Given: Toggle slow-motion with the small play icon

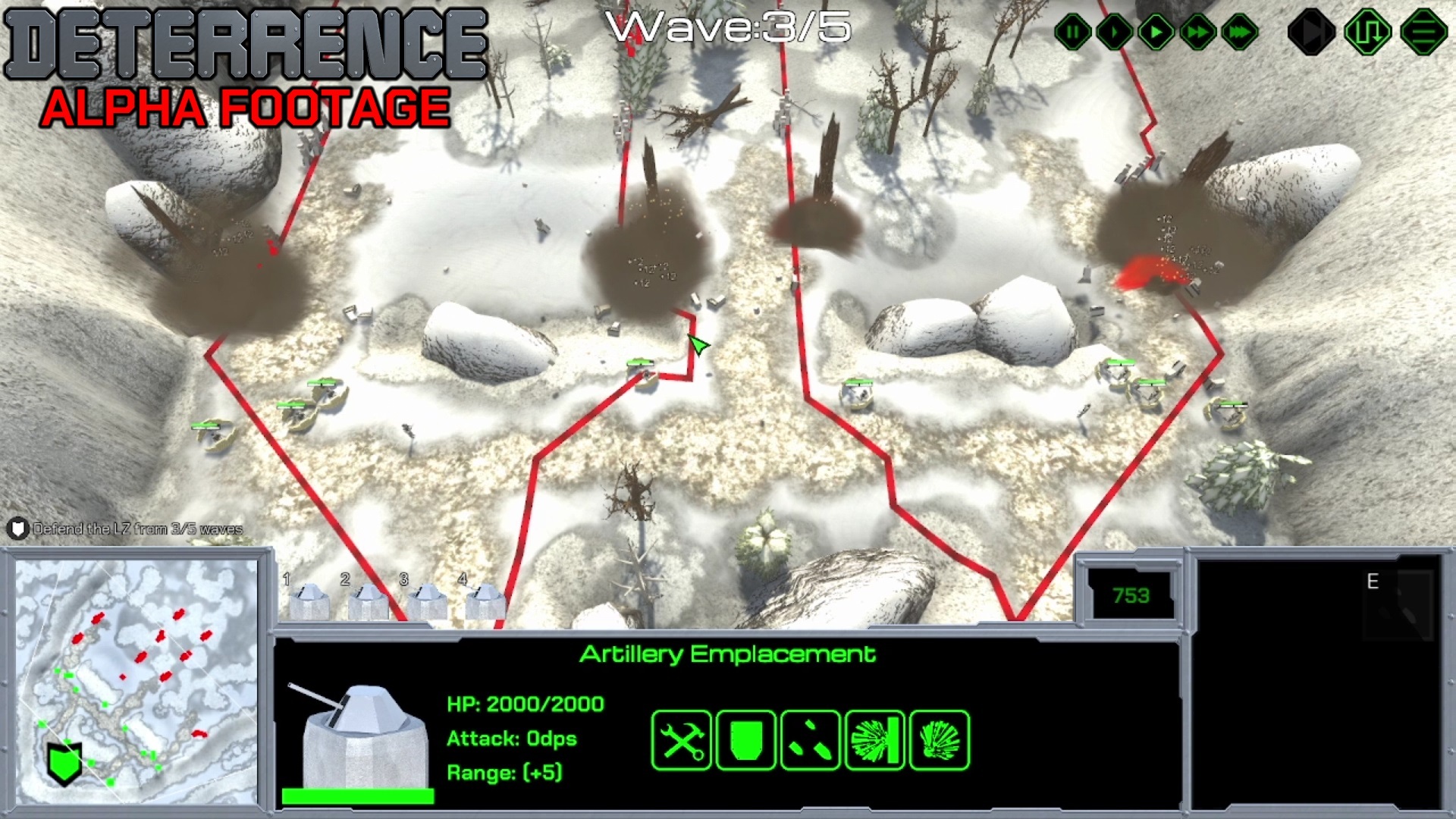Looking at the screenshot, I should [x=1114, y=31].
